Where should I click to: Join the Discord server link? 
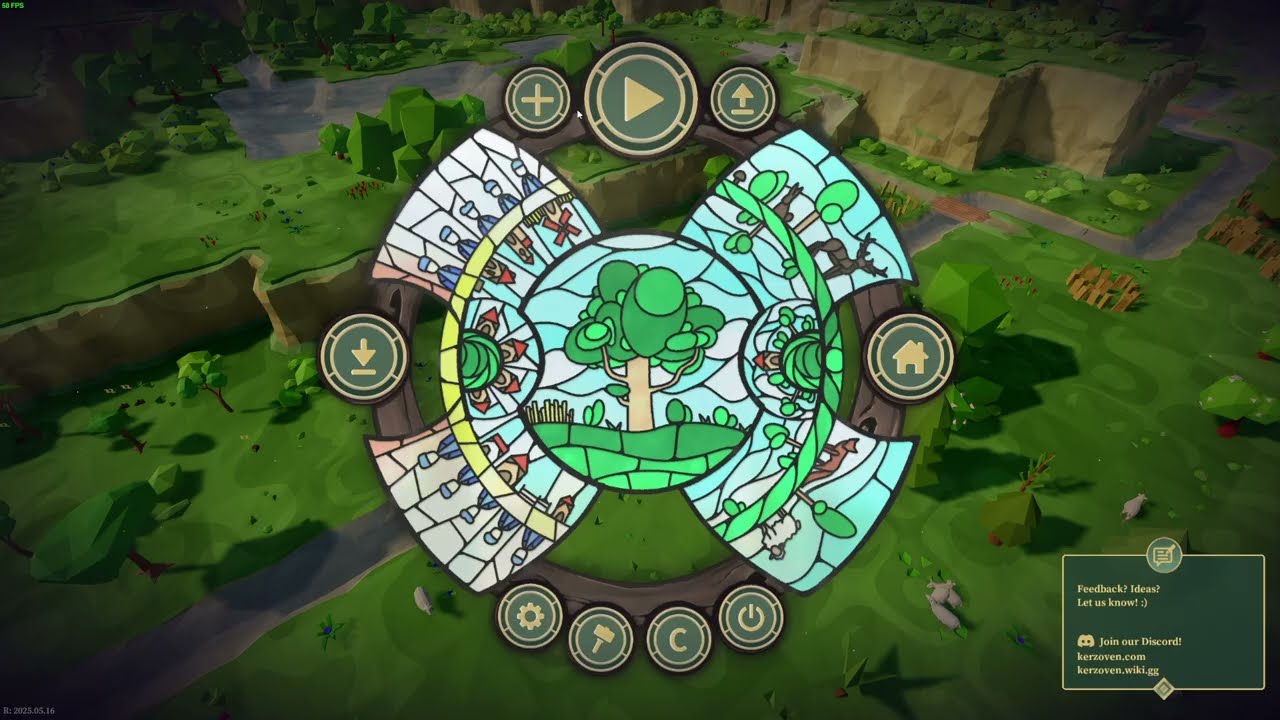[1139, 641]
